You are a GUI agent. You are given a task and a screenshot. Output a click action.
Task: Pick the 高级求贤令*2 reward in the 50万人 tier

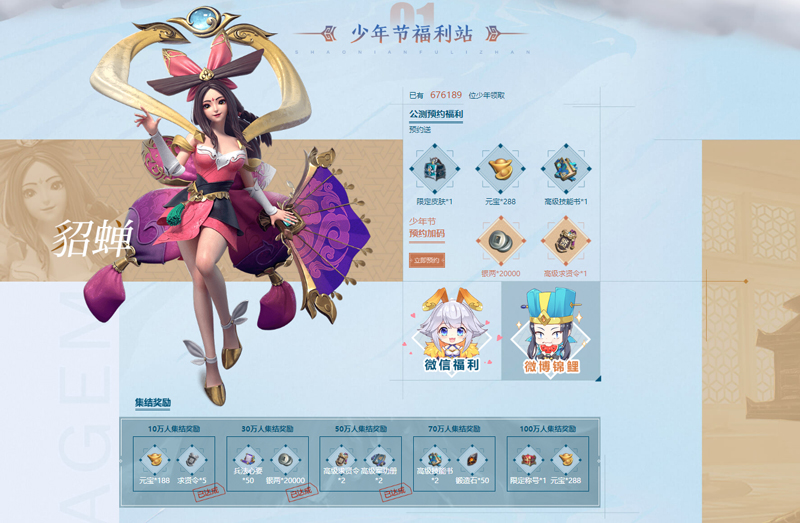coord(341,458)
